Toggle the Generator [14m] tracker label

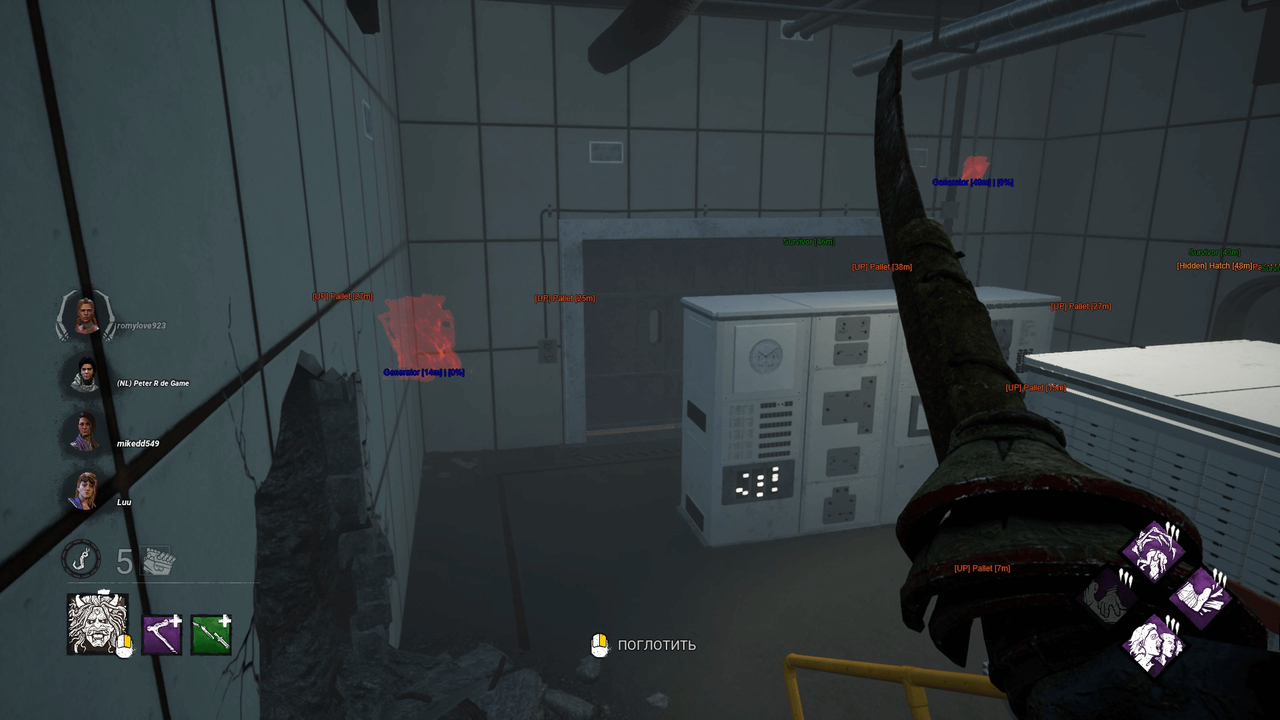pos(425,370)
